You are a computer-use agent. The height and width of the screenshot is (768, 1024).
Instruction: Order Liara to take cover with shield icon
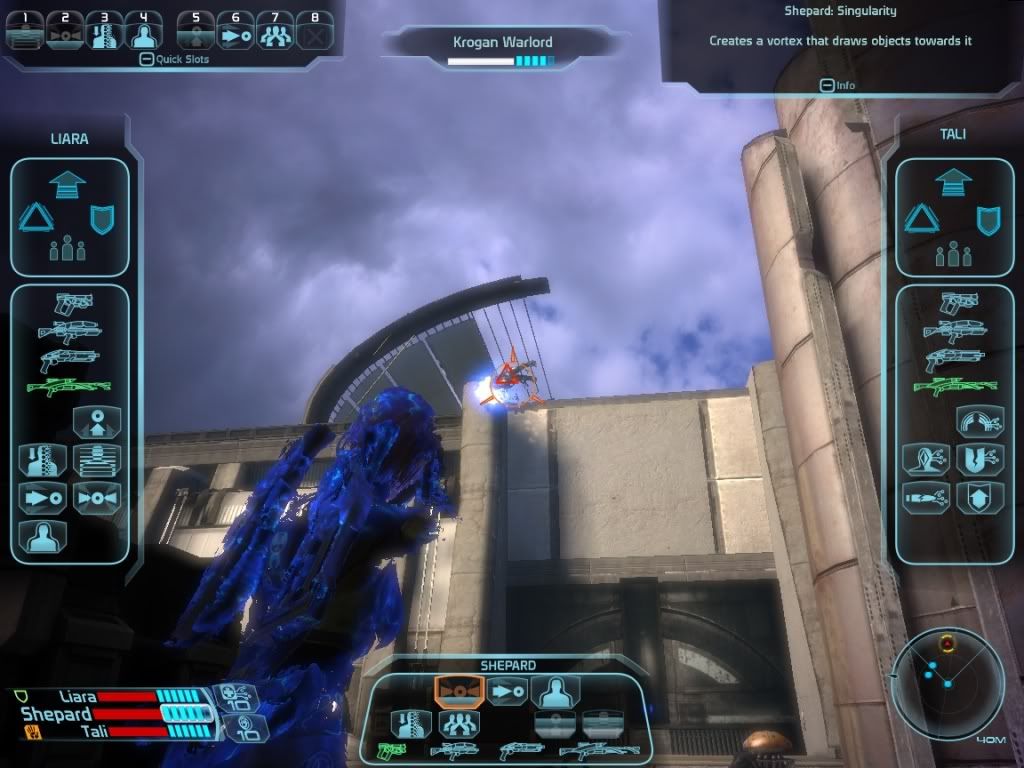click(x=103, y=218)
